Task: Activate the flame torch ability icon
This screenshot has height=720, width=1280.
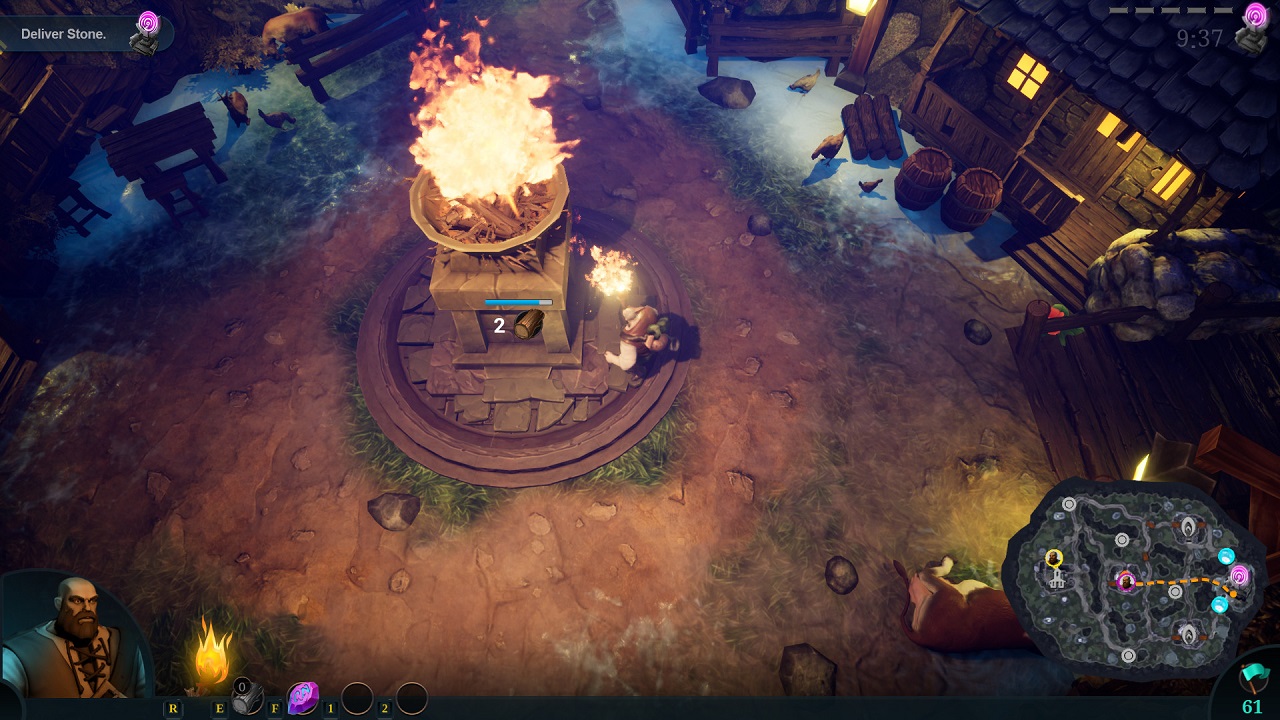Action: [213, 653]
